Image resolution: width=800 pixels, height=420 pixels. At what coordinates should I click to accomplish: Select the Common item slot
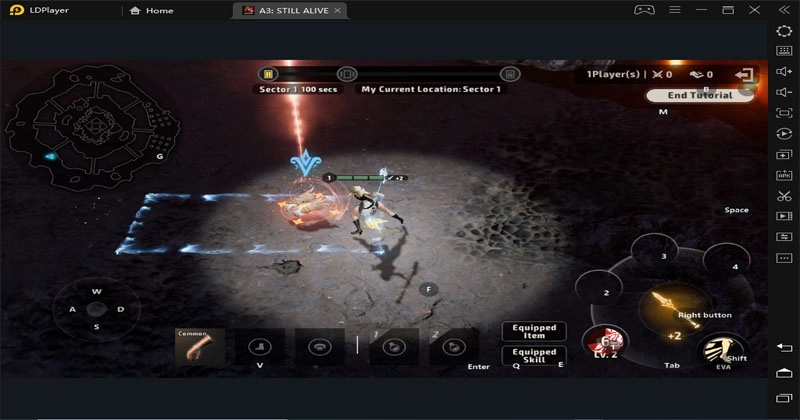(200, 346)
